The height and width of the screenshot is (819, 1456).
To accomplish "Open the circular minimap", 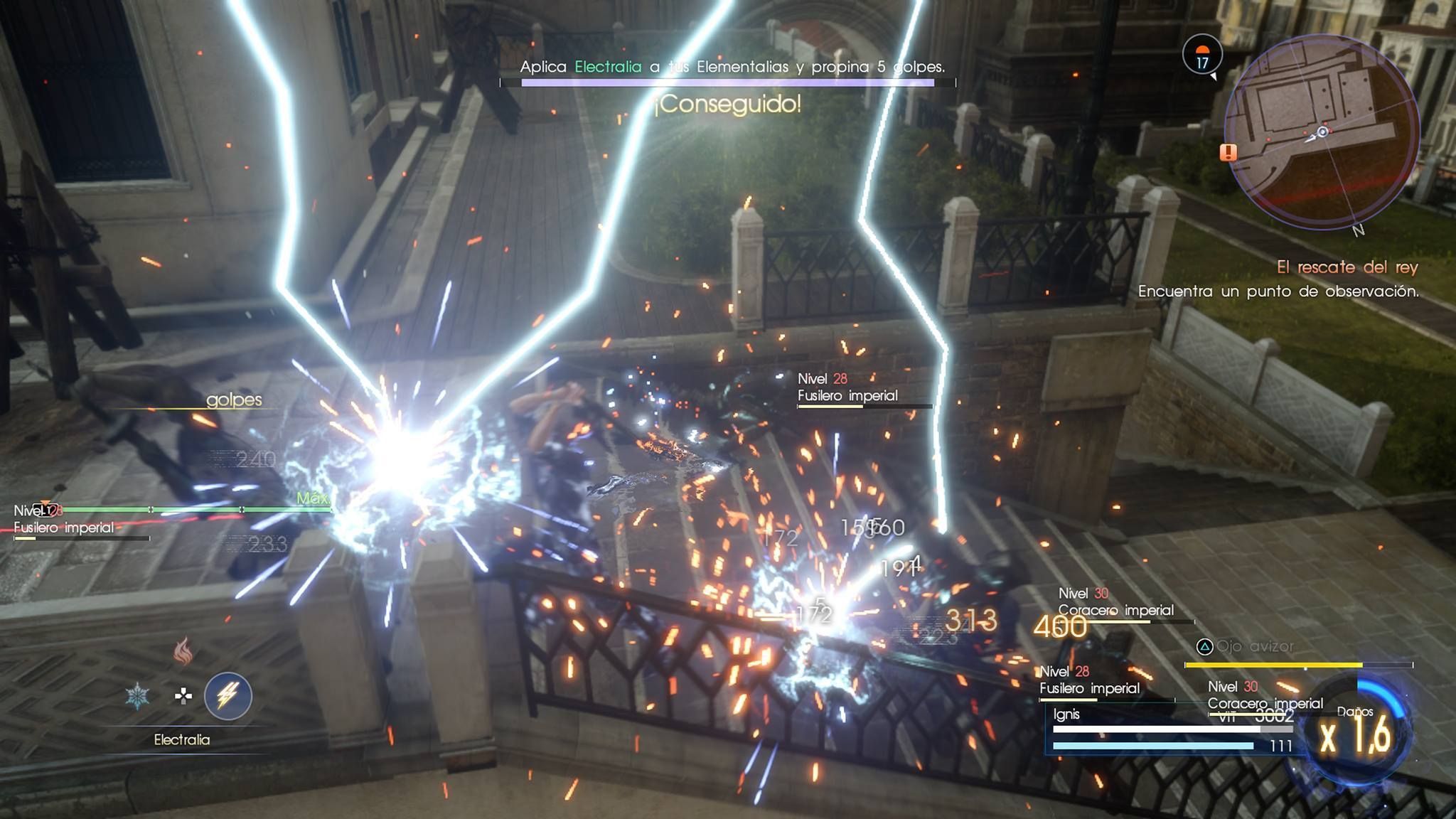I will coord(1322,132).
